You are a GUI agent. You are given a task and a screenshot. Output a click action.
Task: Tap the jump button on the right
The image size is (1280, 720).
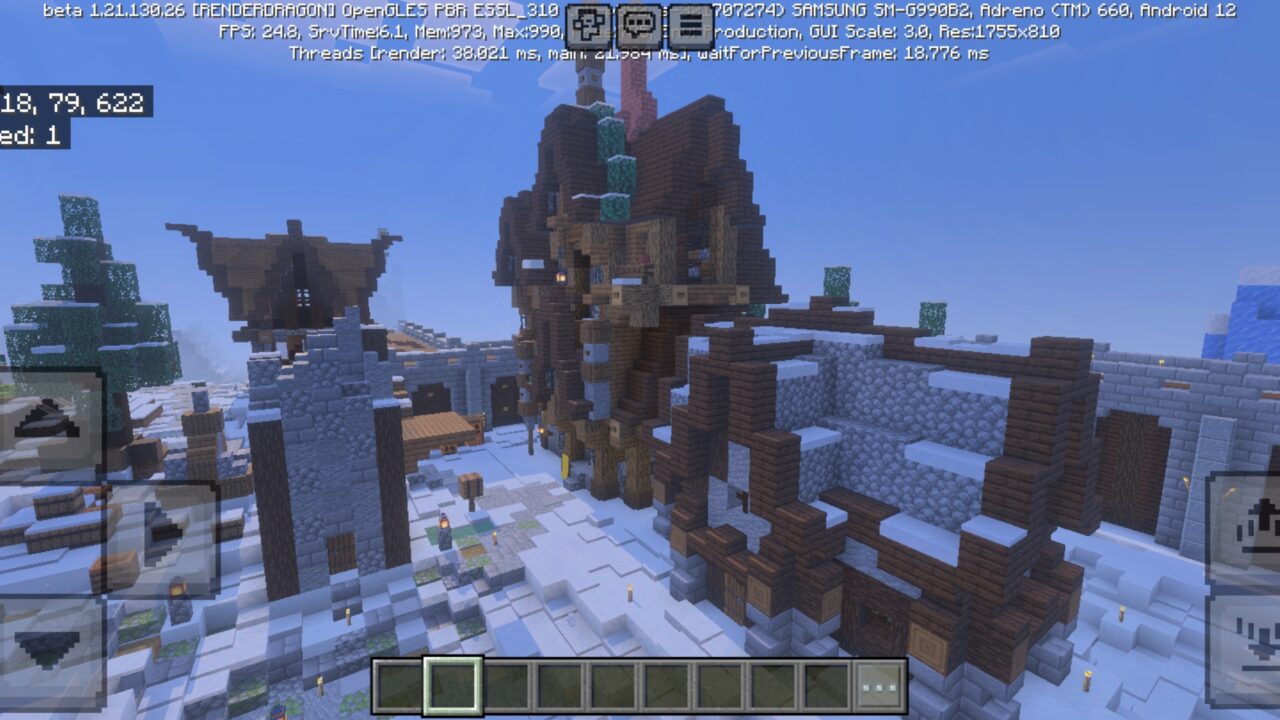coord(1253,524)
